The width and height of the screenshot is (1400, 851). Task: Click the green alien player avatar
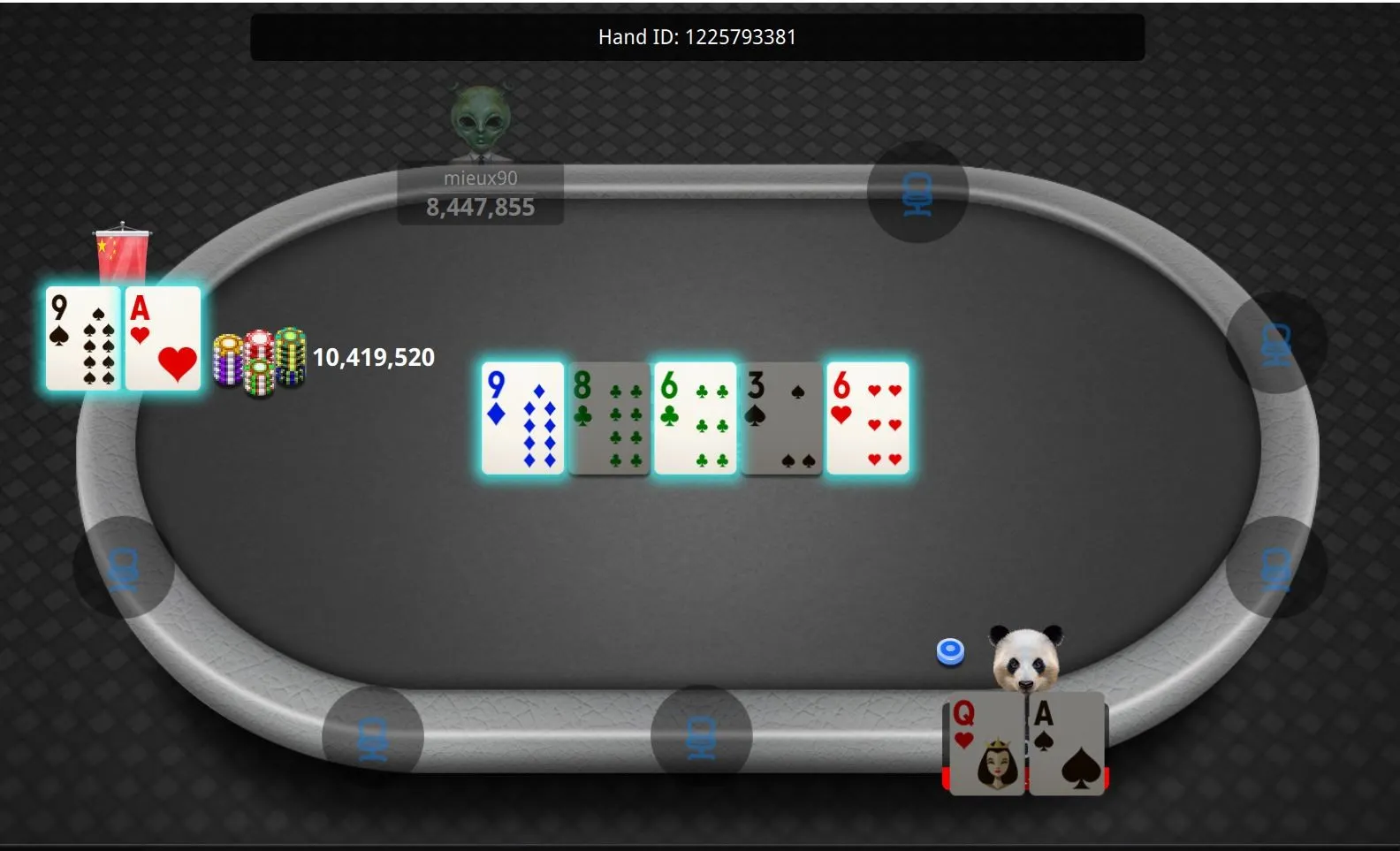(480, 123)
